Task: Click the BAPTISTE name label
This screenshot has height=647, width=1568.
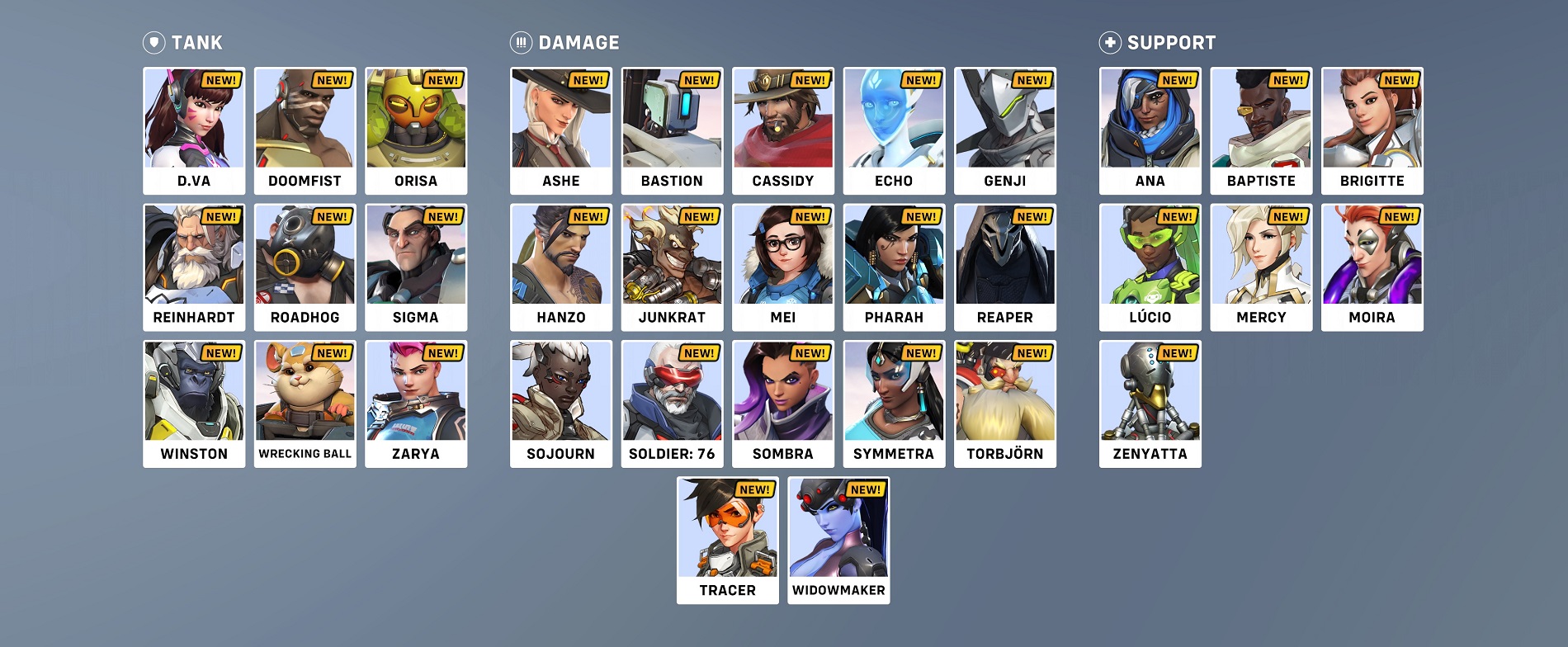Action: tap(1260, 180)
